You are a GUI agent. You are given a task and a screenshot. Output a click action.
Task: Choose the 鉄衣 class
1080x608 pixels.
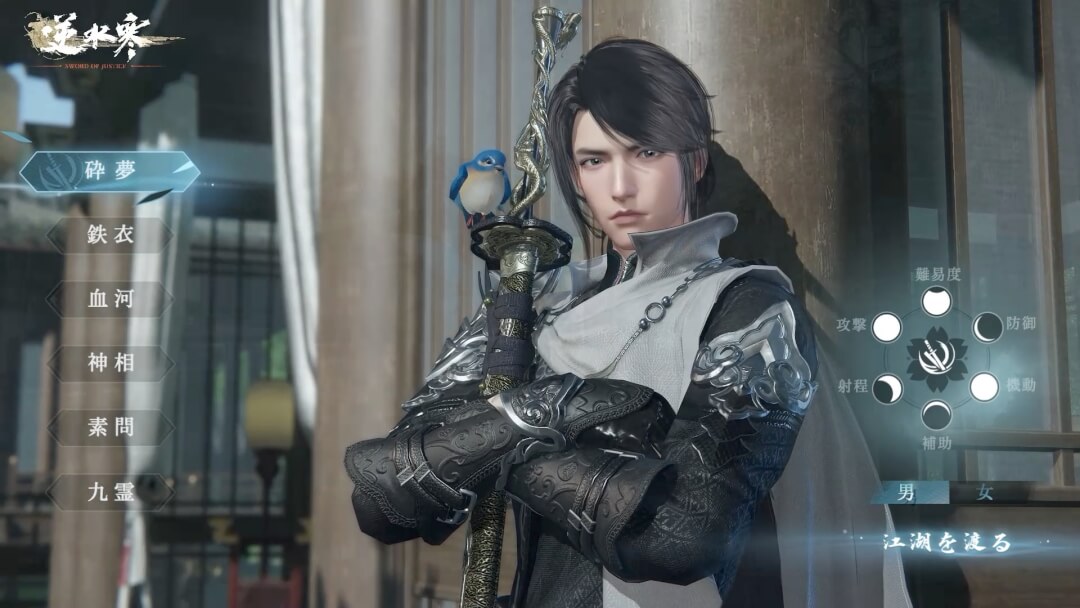tap(110, 236)
